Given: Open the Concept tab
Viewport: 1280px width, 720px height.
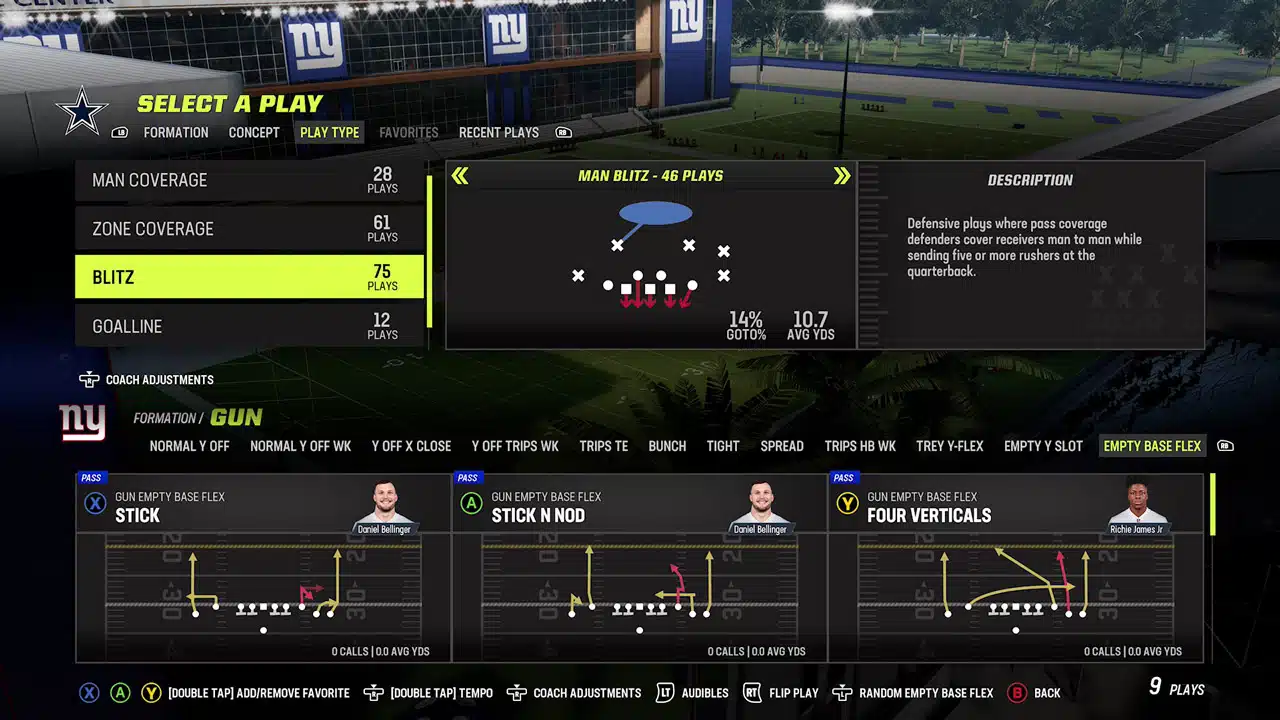Looking at the screenshot, I should tap(254, 132).
